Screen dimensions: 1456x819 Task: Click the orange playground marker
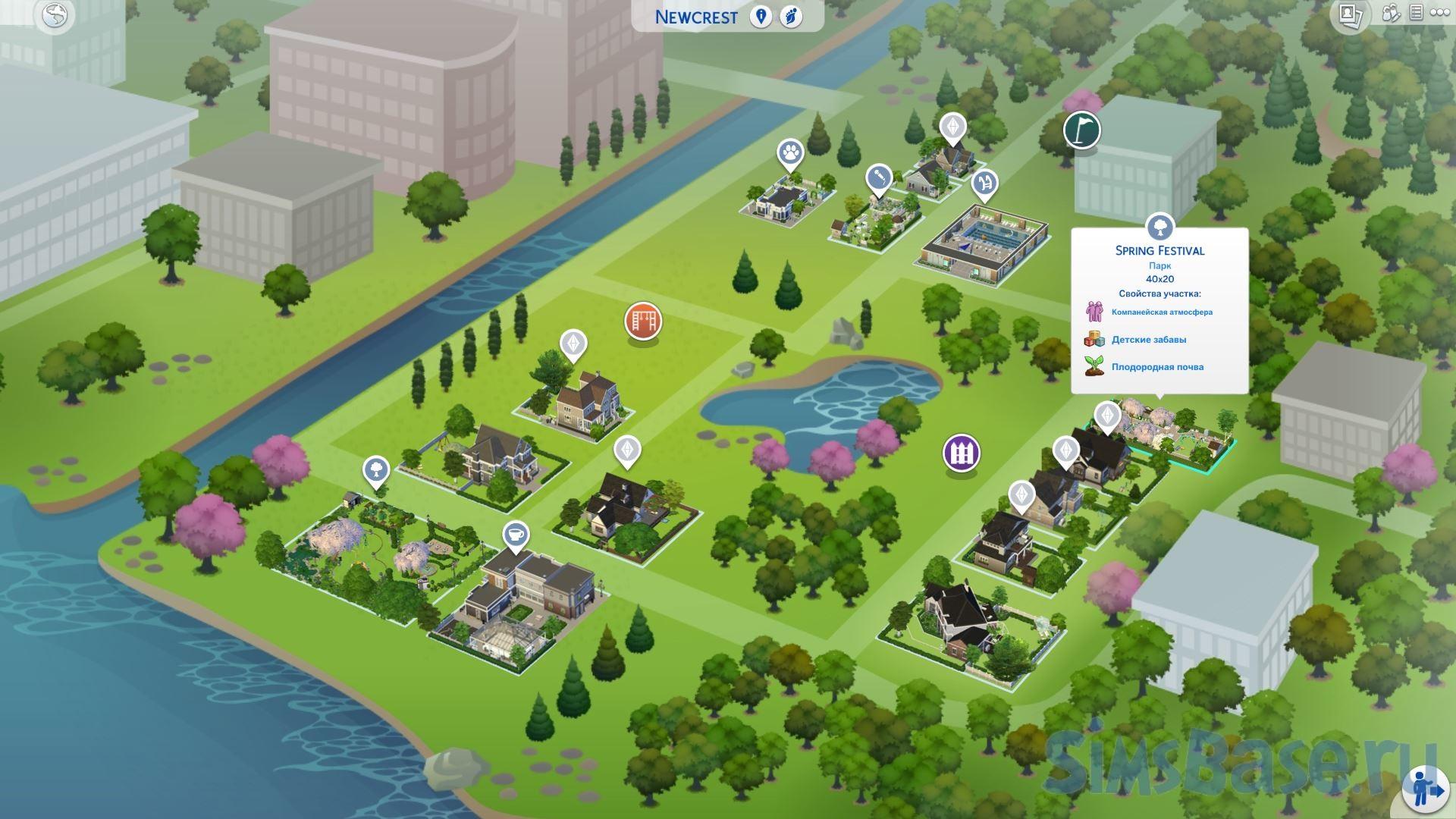pos(643,321)
